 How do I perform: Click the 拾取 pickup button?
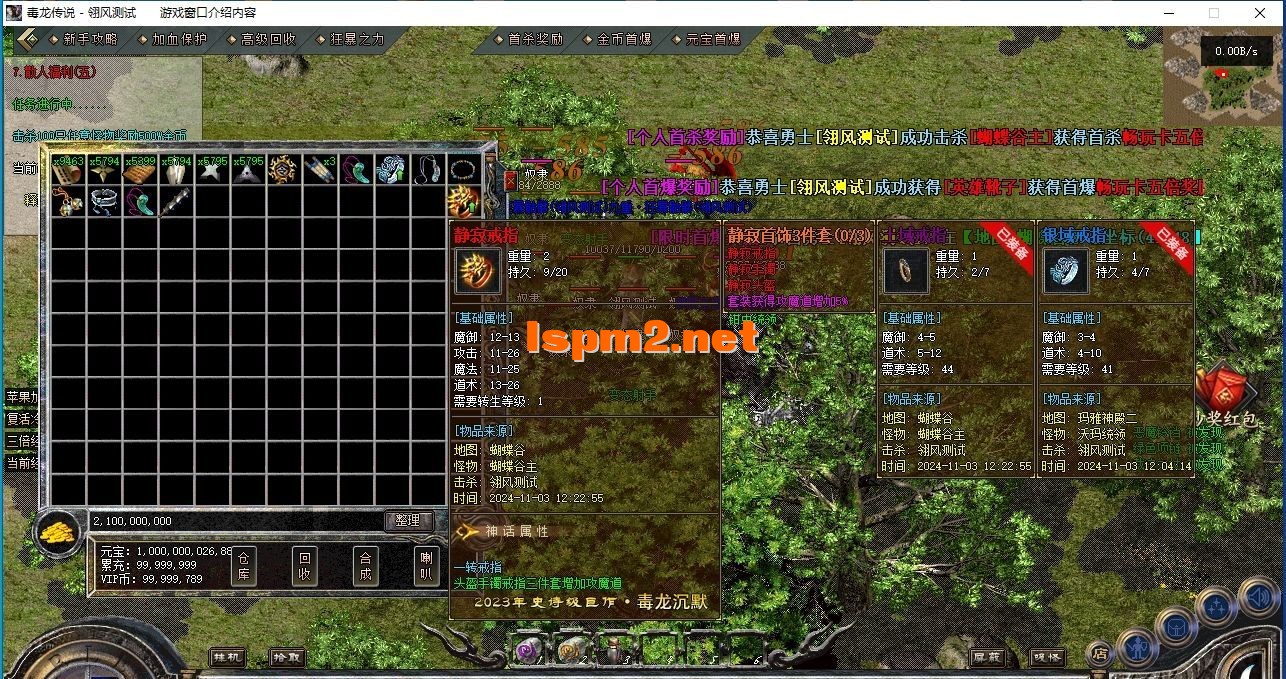tap(287, 657)
